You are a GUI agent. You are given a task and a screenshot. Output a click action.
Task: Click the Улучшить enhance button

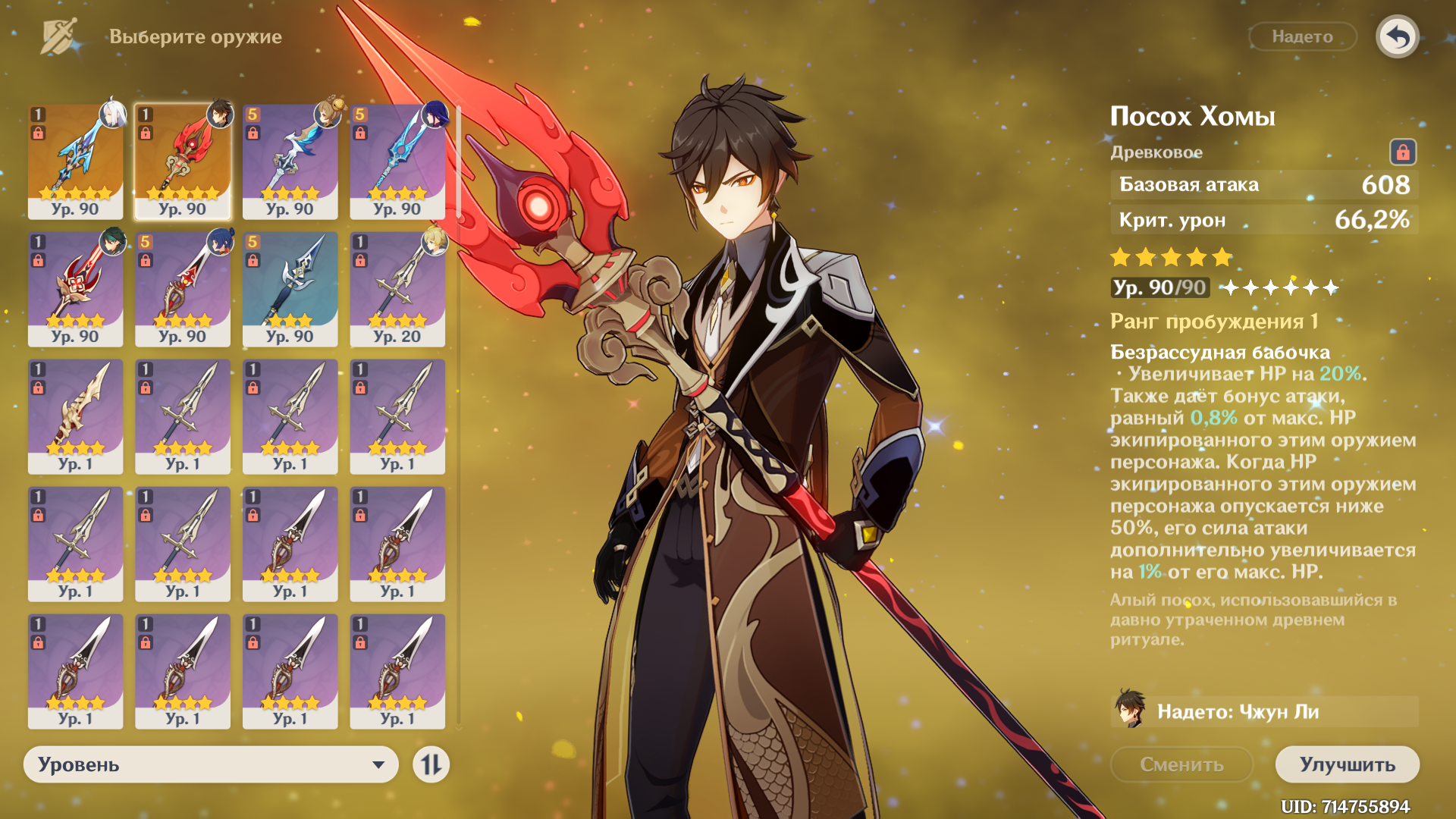[x=1347, y=764]
